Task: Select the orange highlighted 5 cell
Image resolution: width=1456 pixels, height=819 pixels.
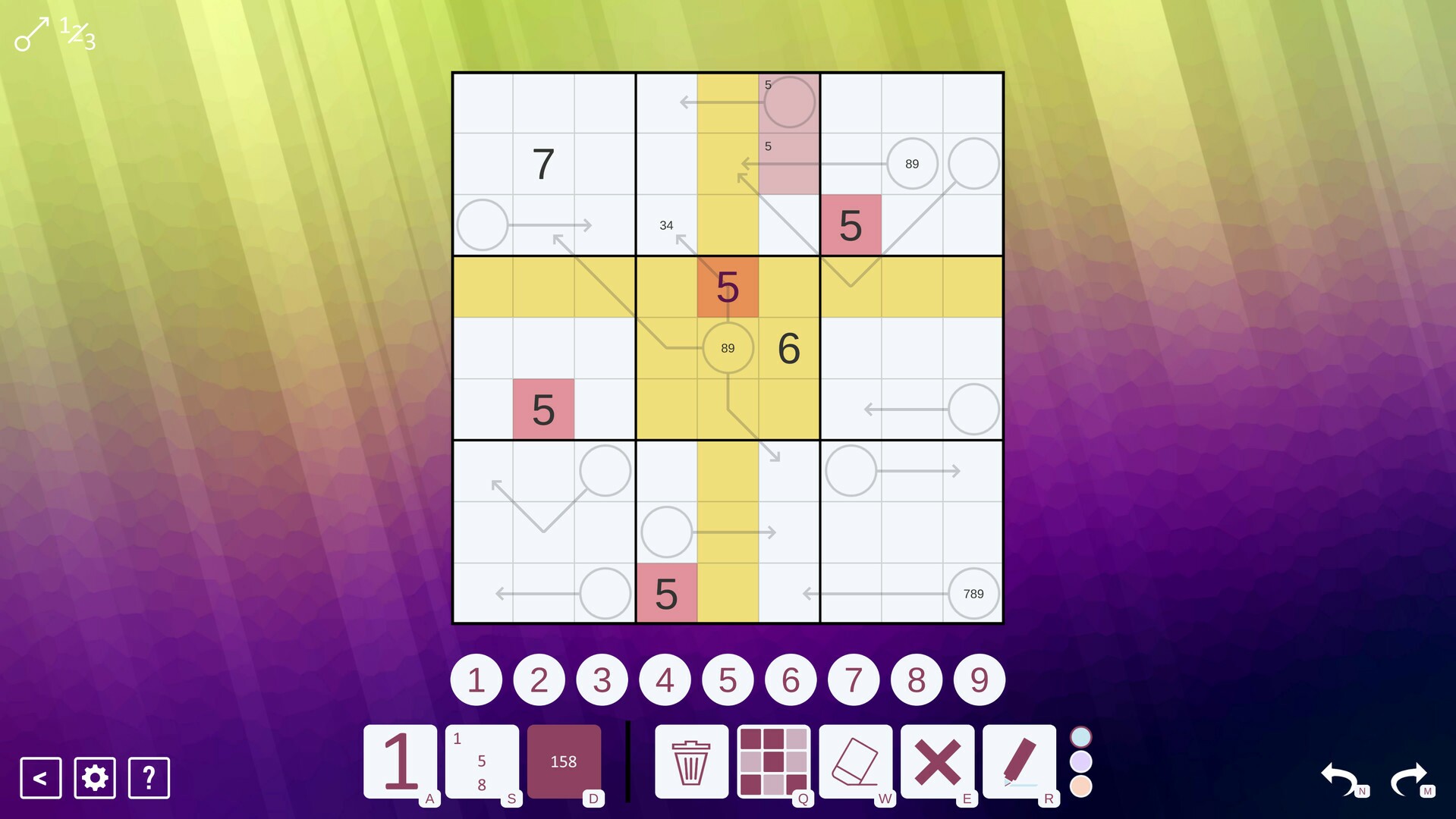Action: 728,287
